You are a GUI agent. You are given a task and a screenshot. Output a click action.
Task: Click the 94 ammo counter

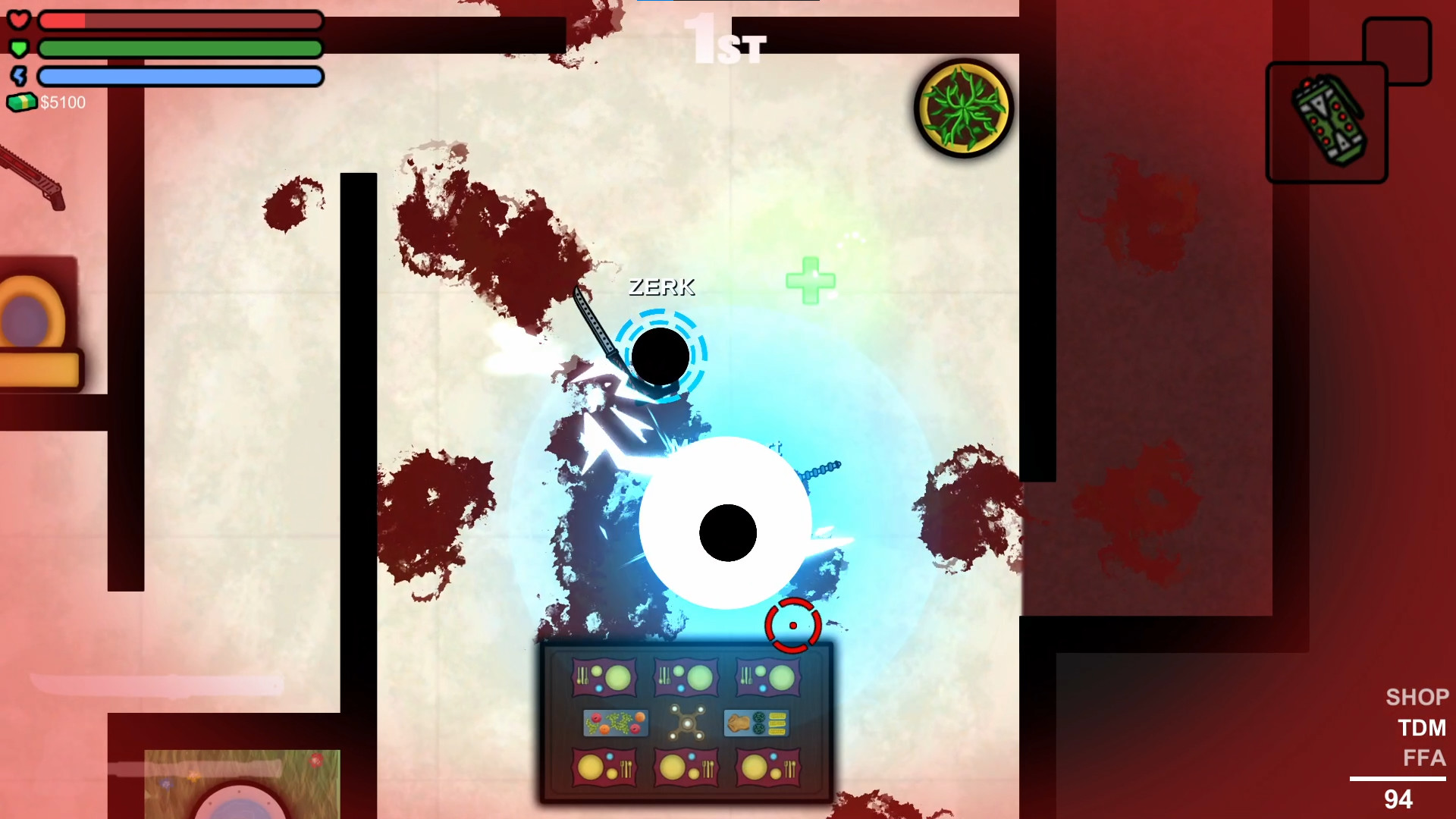[1399, 800]
